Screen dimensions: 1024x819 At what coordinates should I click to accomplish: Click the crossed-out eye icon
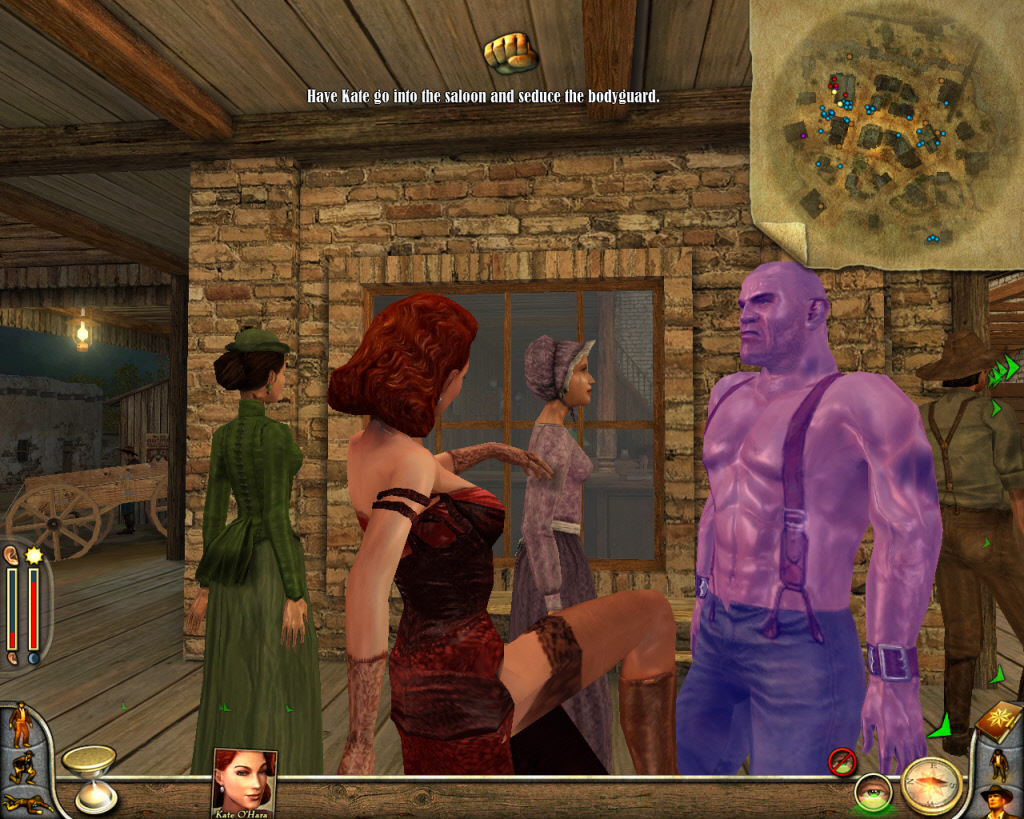click(841, 762)
